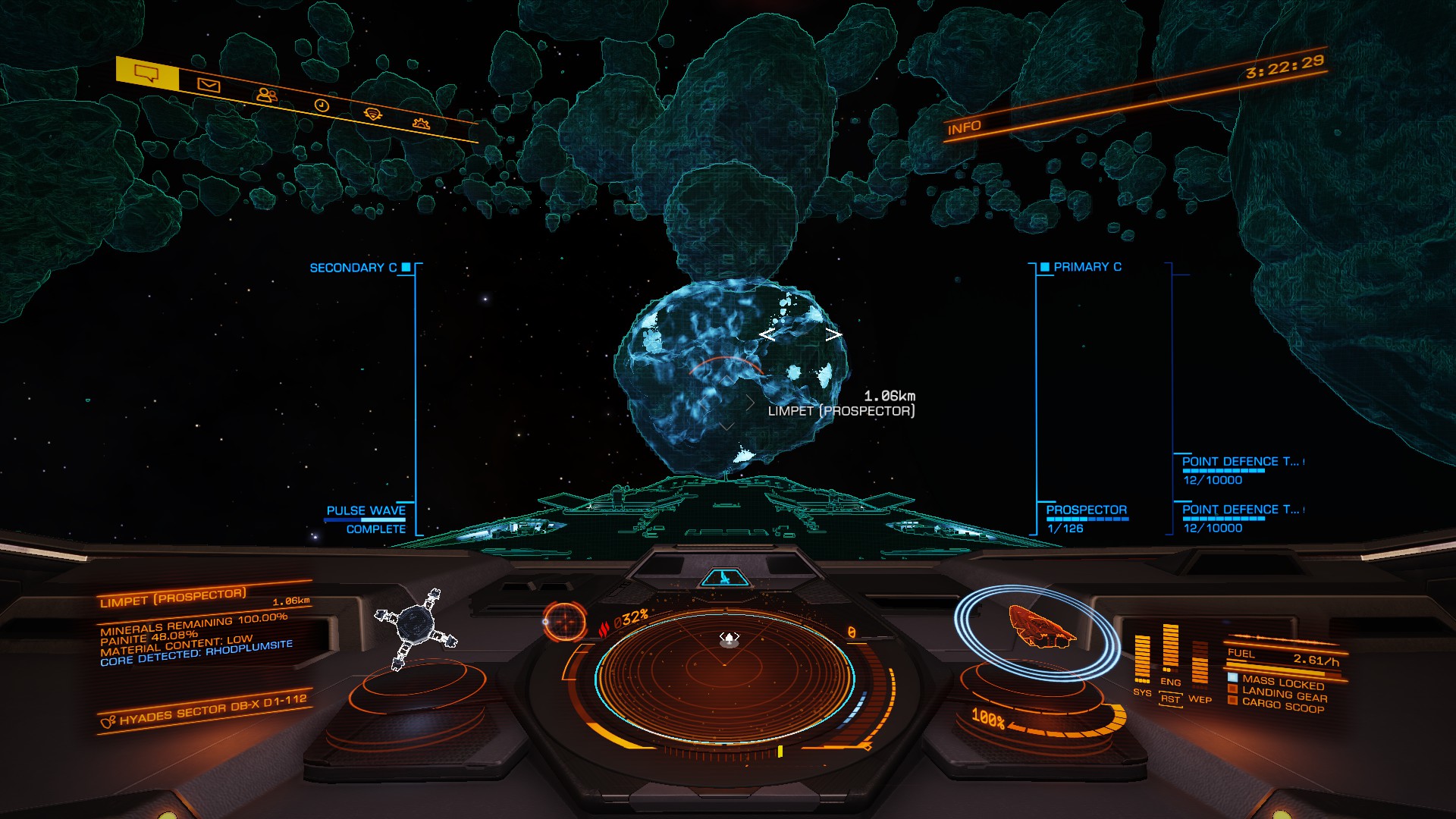Click the ENG power distributor pip column
1456x819 pixels.
pos(1170,648)
